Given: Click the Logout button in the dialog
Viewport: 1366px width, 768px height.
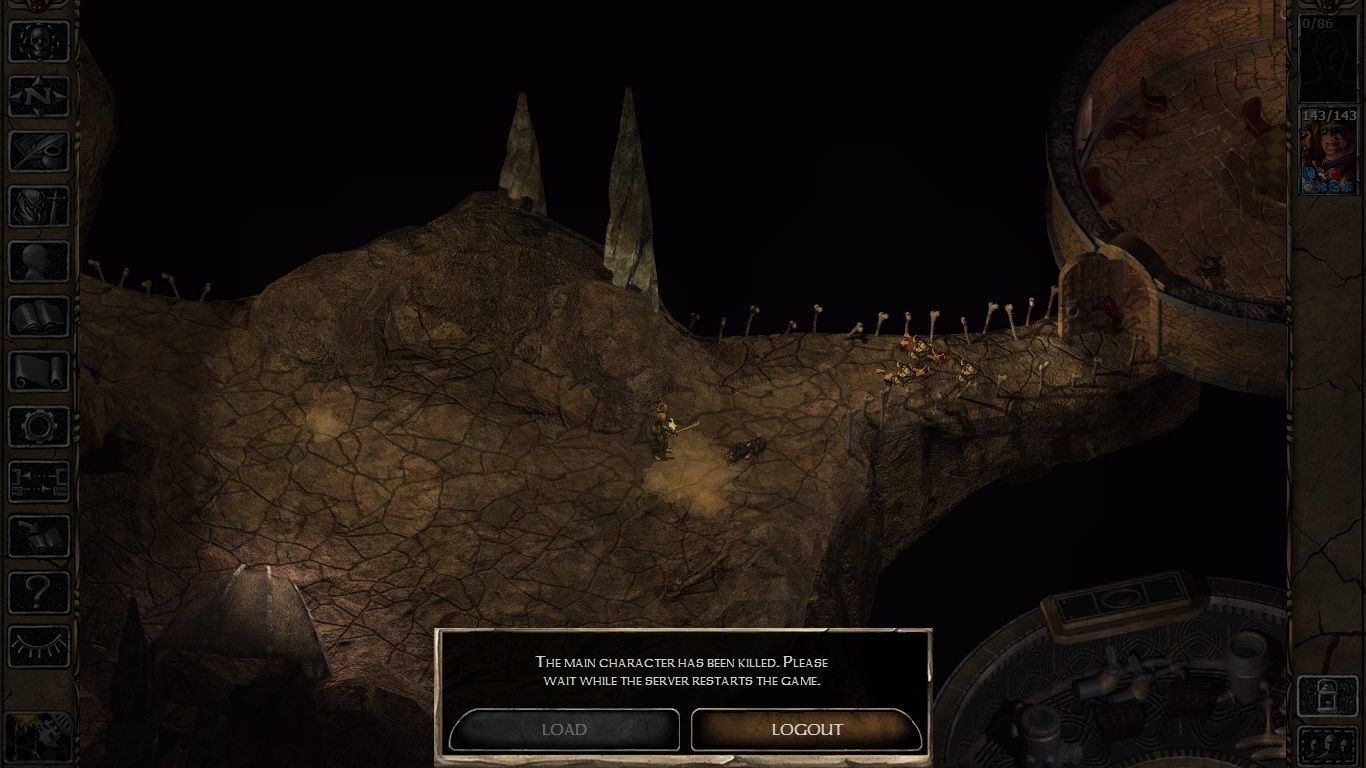Looking at the screenshot, I should 806,729.
